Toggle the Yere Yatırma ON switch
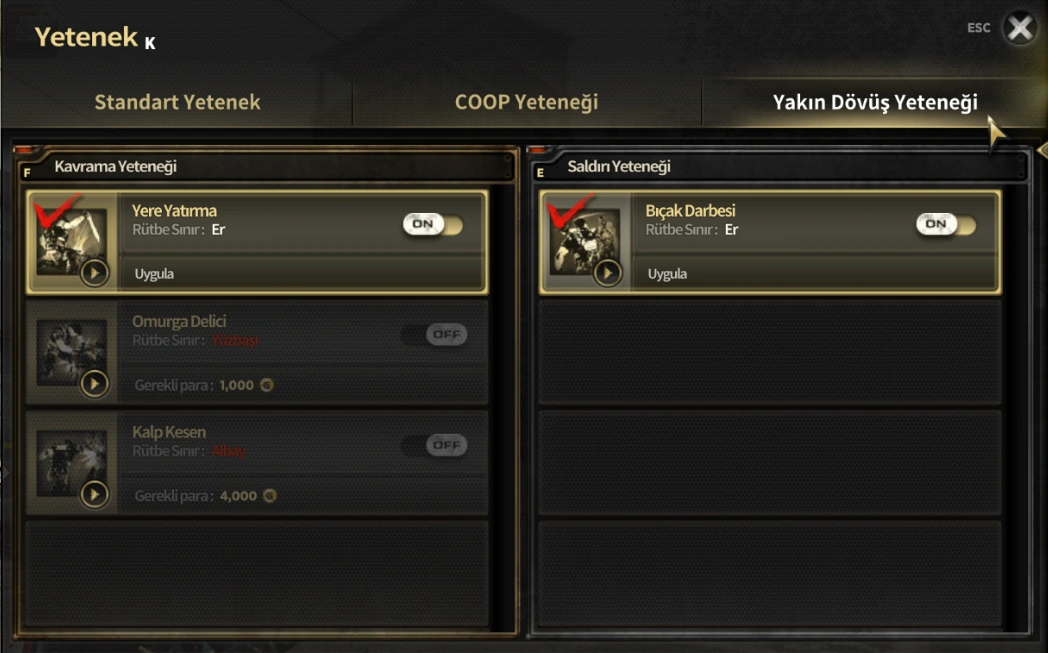This screenshot has width=1048, height=653. click(433, 224)
